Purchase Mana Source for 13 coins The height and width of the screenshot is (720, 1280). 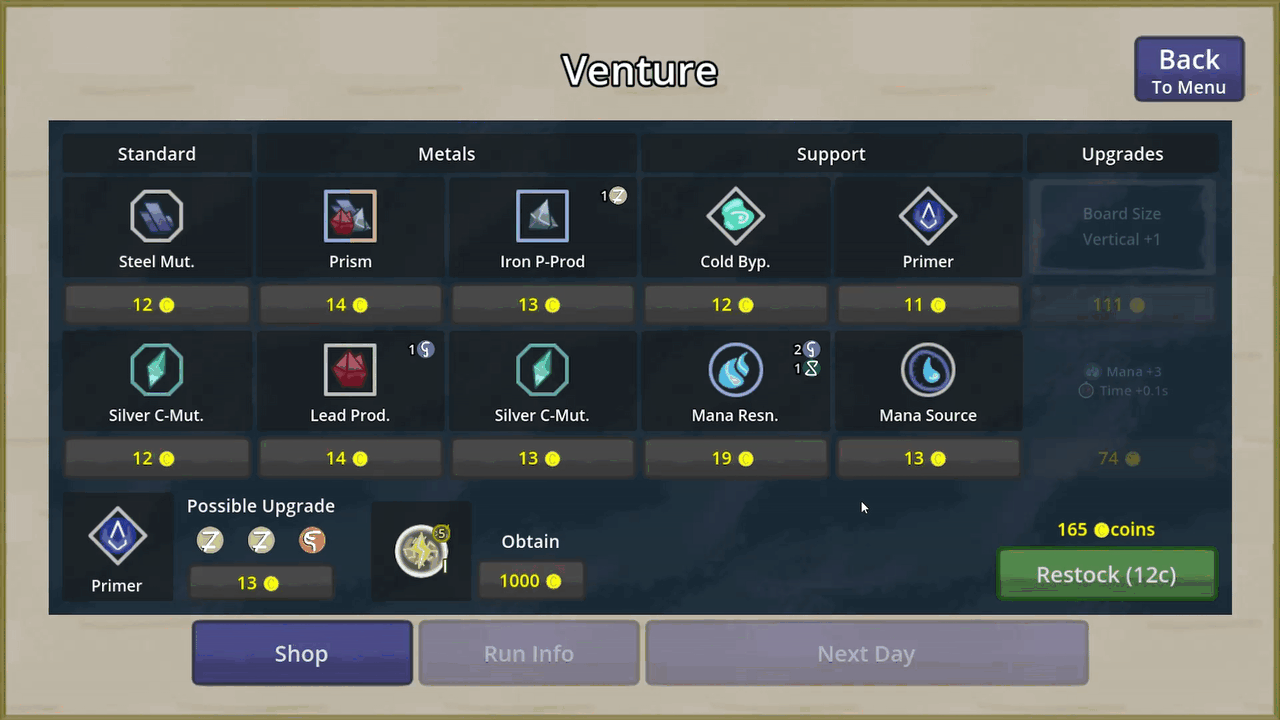pos(928,459)
